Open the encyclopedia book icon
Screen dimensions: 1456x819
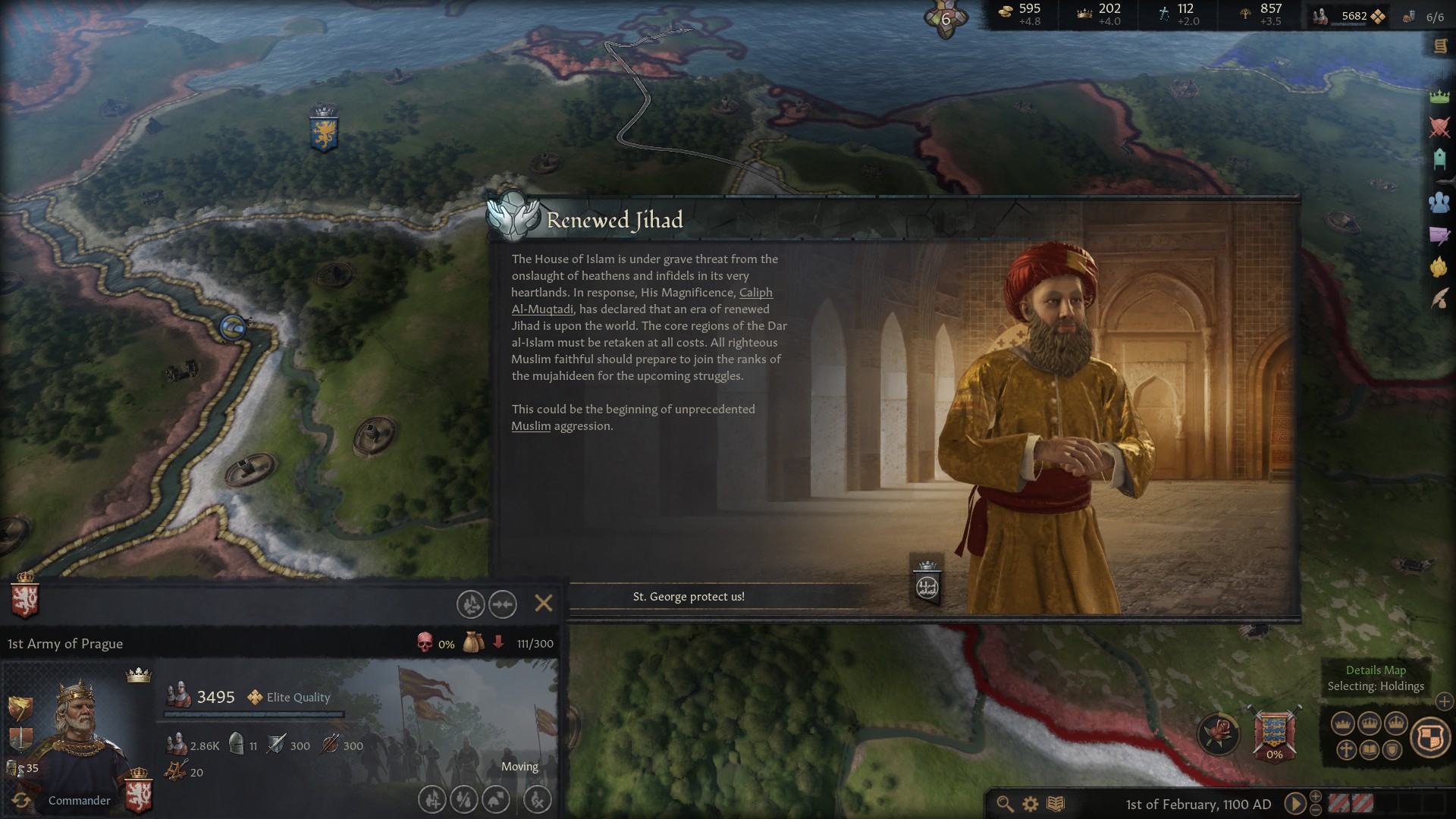(x=1056, y=804)
